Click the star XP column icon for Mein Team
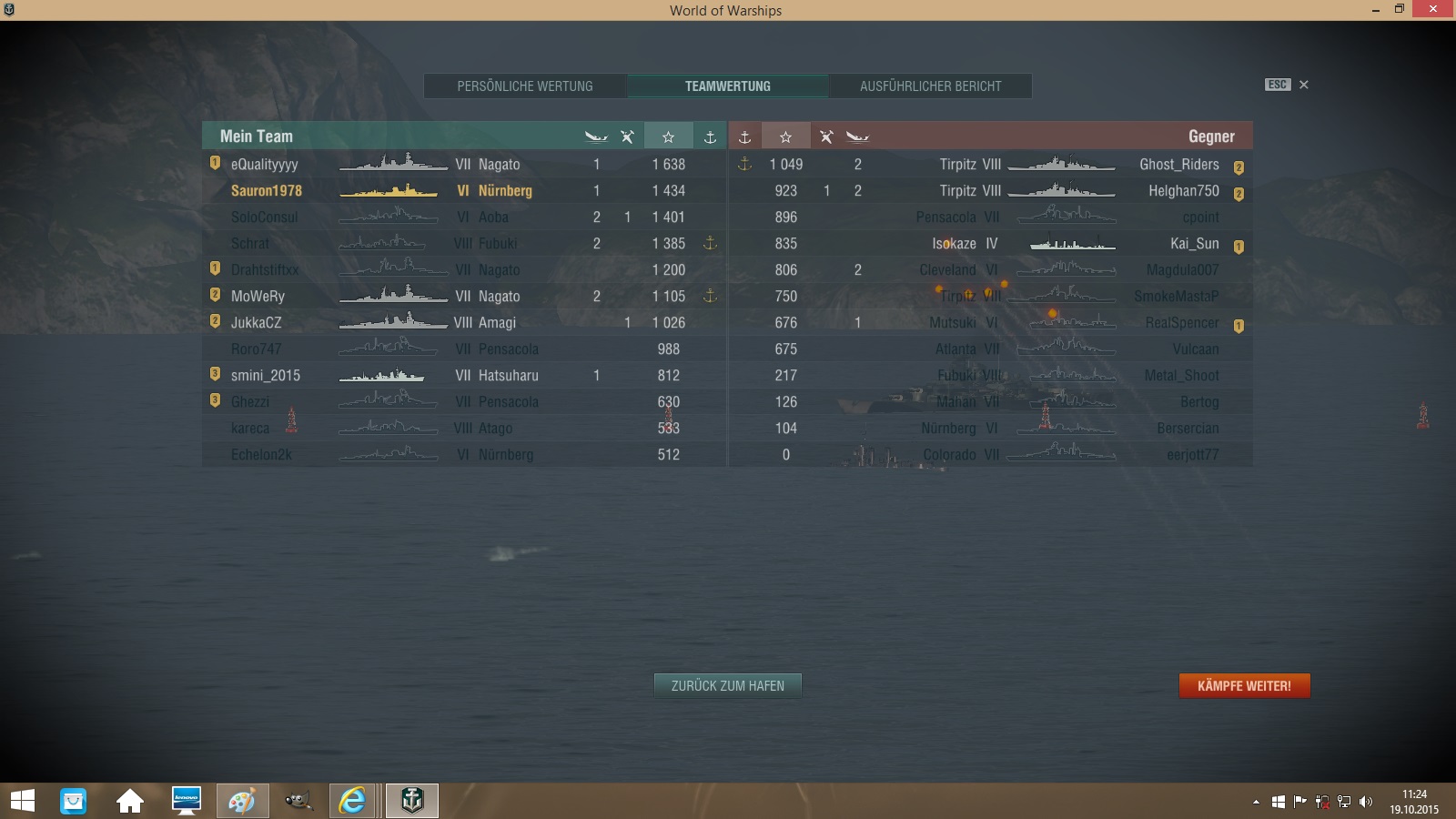1456x819 pixels. click(669, 136)
